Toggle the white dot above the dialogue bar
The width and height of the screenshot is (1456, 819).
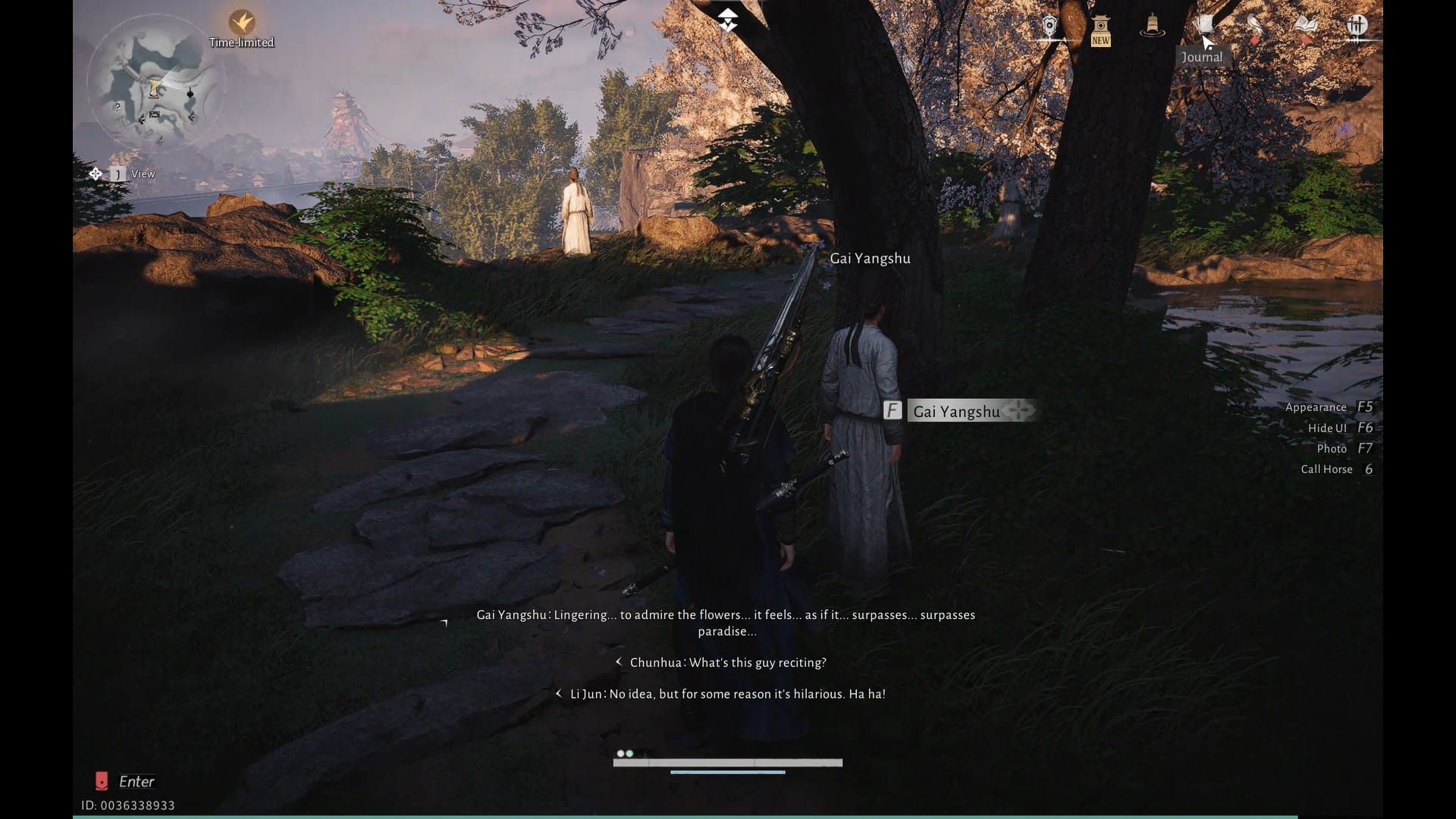620,754
